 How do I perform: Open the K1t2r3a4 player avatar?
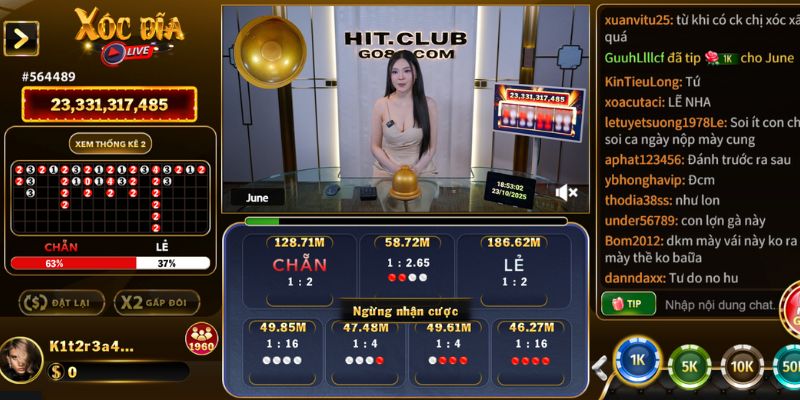22,357
